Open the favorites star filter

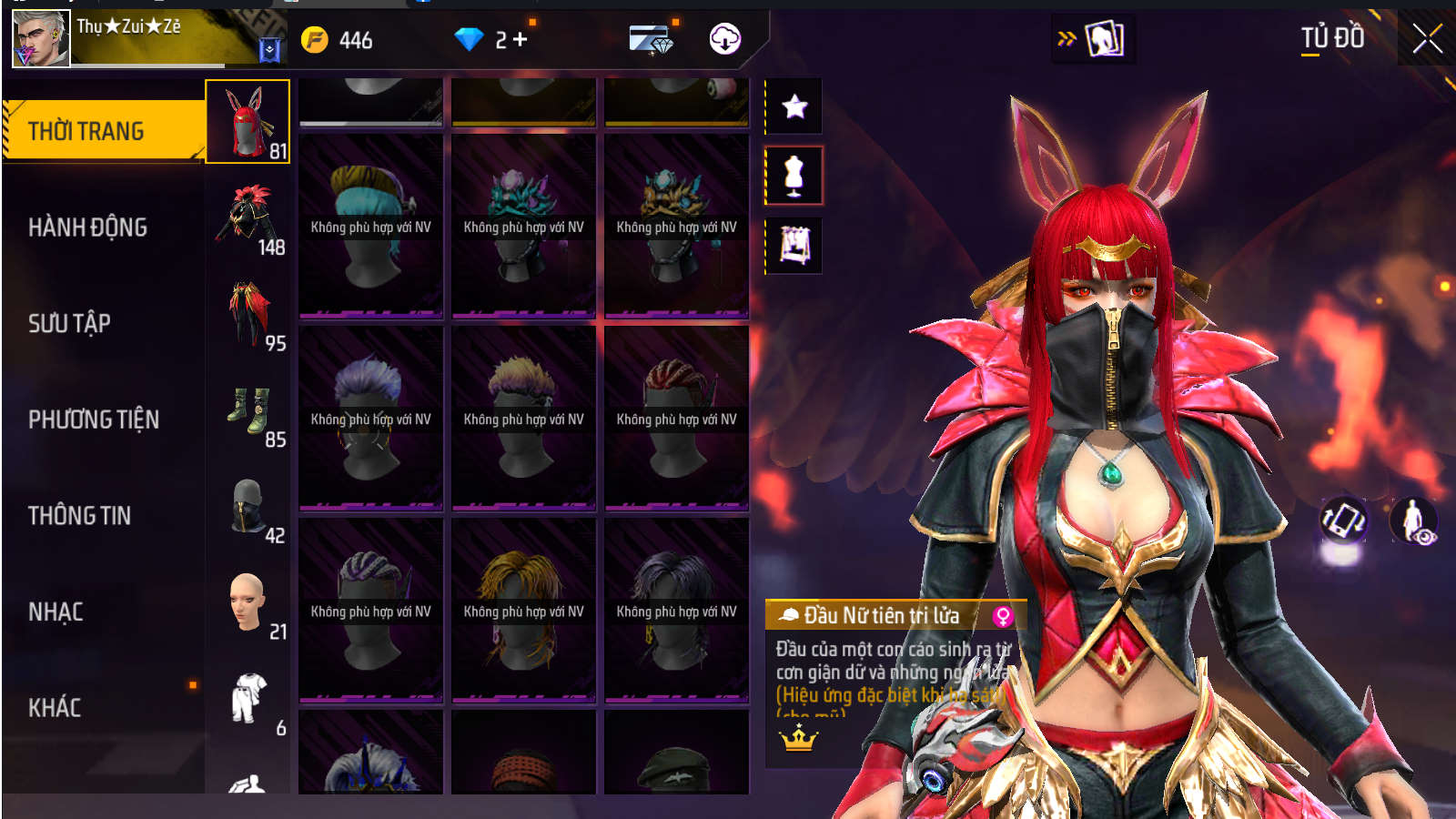pyautogui.click(x=794, y=106)
